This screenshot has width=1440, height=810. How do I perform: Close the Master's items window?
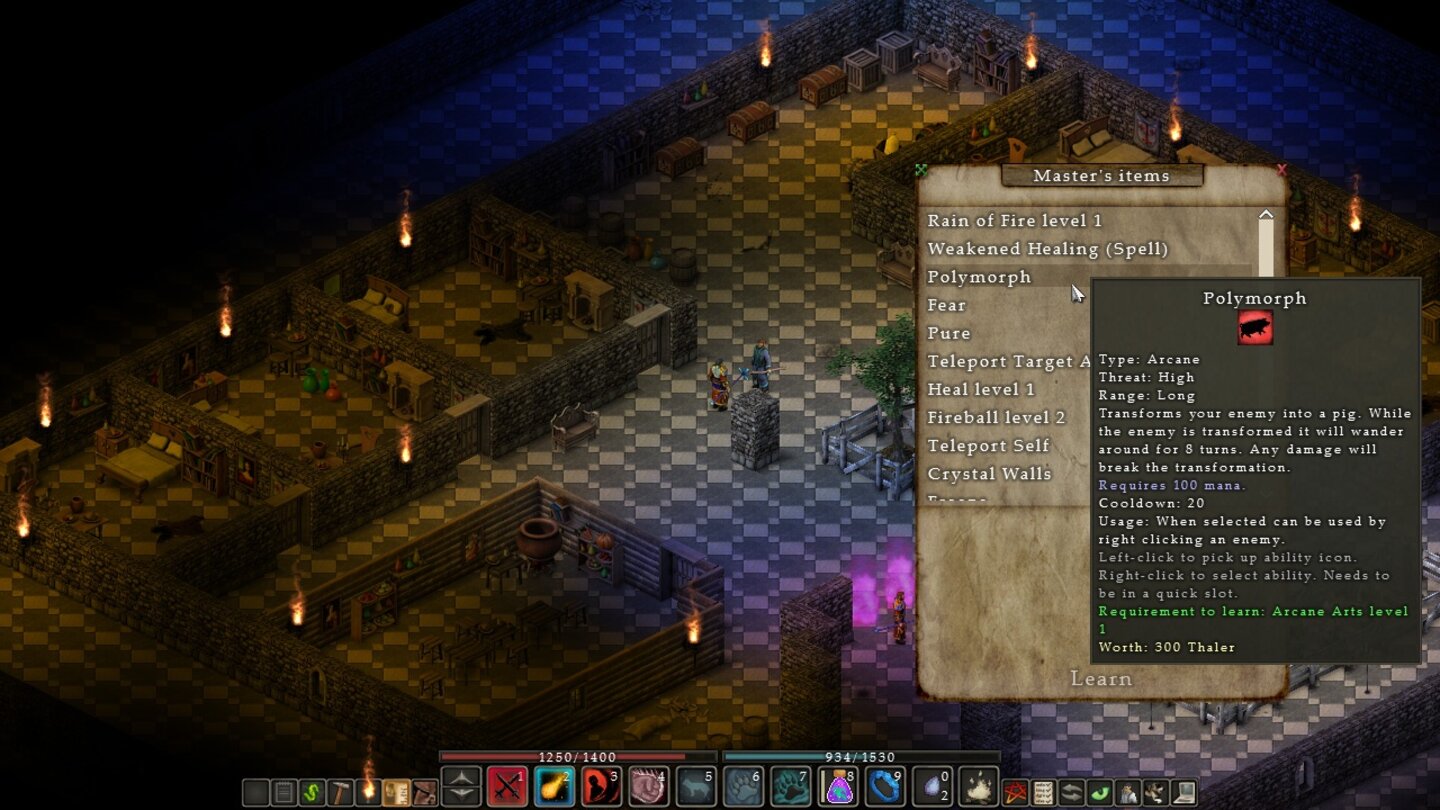(x=1282, y=170)
